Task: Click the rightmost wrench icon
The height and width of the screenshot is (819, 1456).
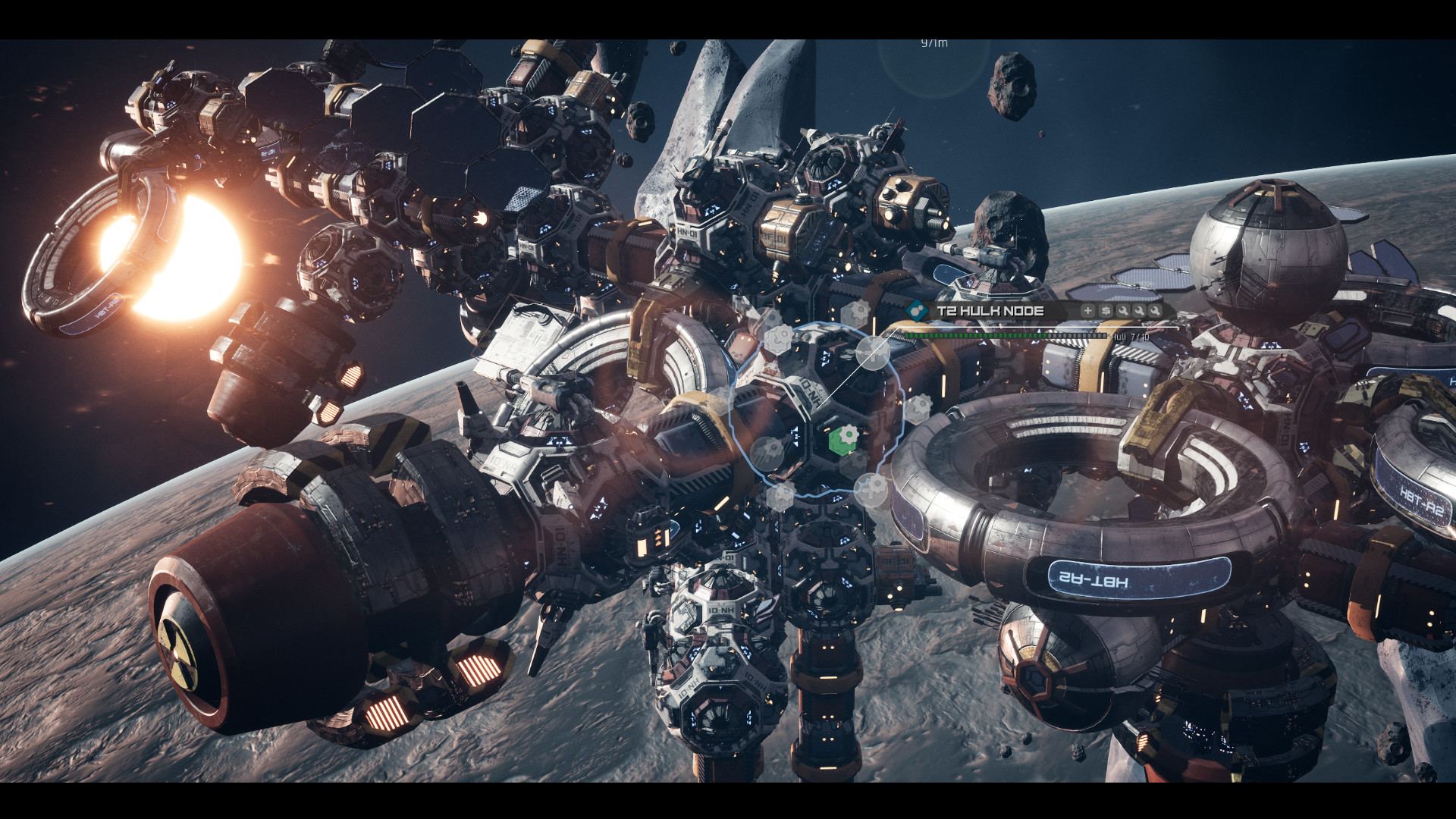Action: click(1157, 310)
